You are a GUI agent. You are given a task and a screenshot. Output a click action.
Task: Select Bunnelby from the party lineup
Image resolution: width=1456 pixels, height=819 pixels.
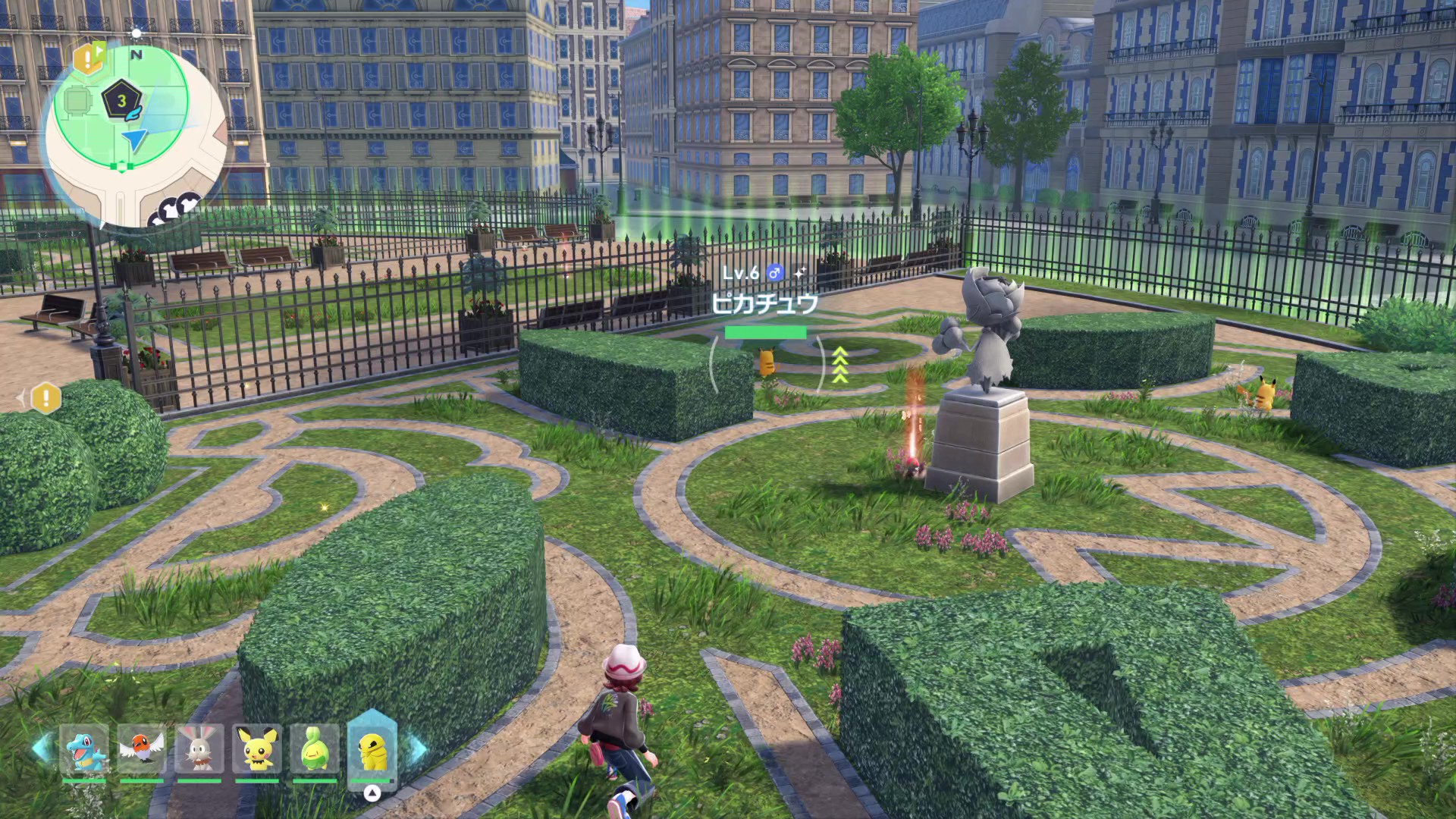[x=199, y=749]
